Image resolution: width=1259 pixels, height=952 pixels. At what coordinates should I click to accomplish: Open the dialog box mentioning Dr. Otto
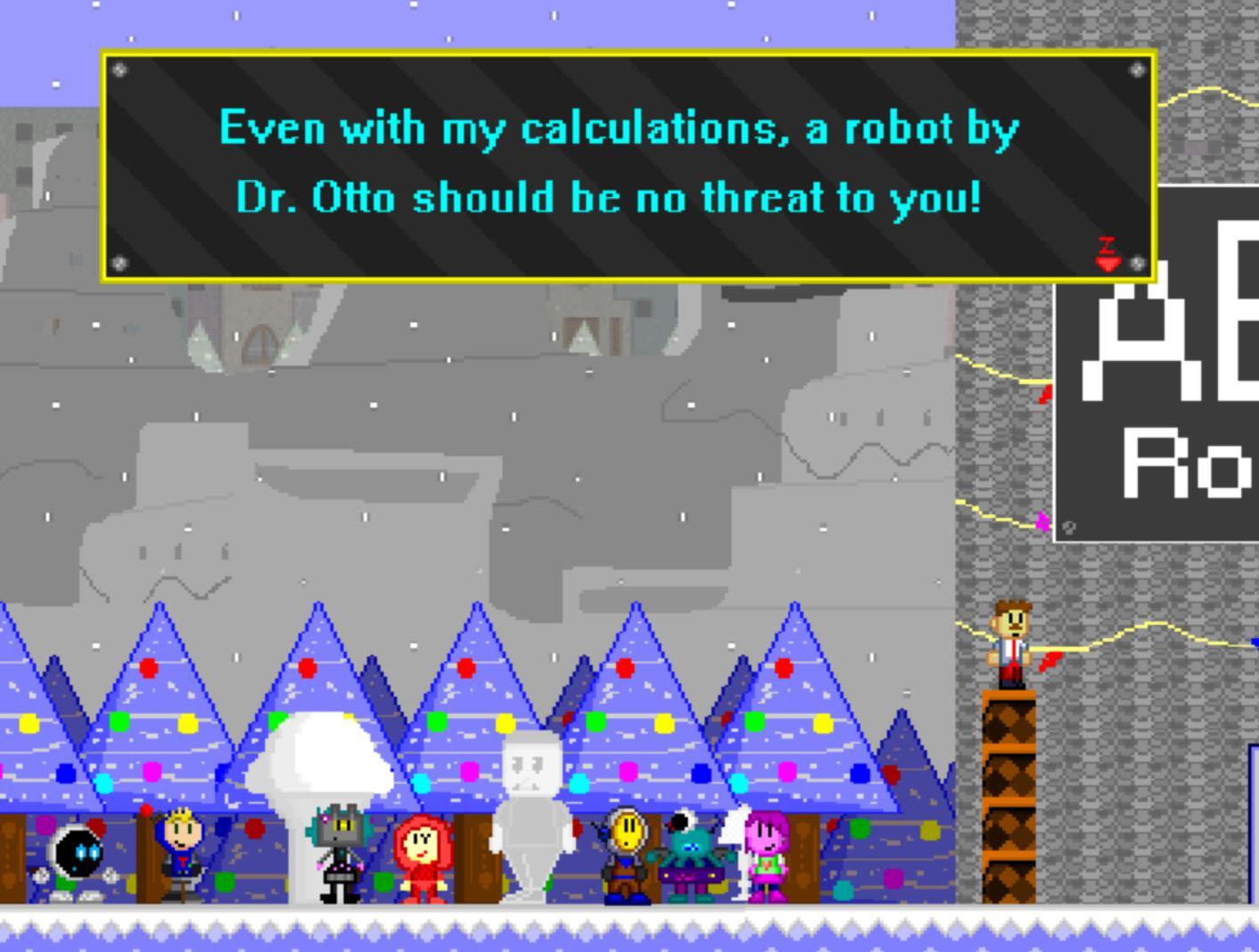(629, 165)
